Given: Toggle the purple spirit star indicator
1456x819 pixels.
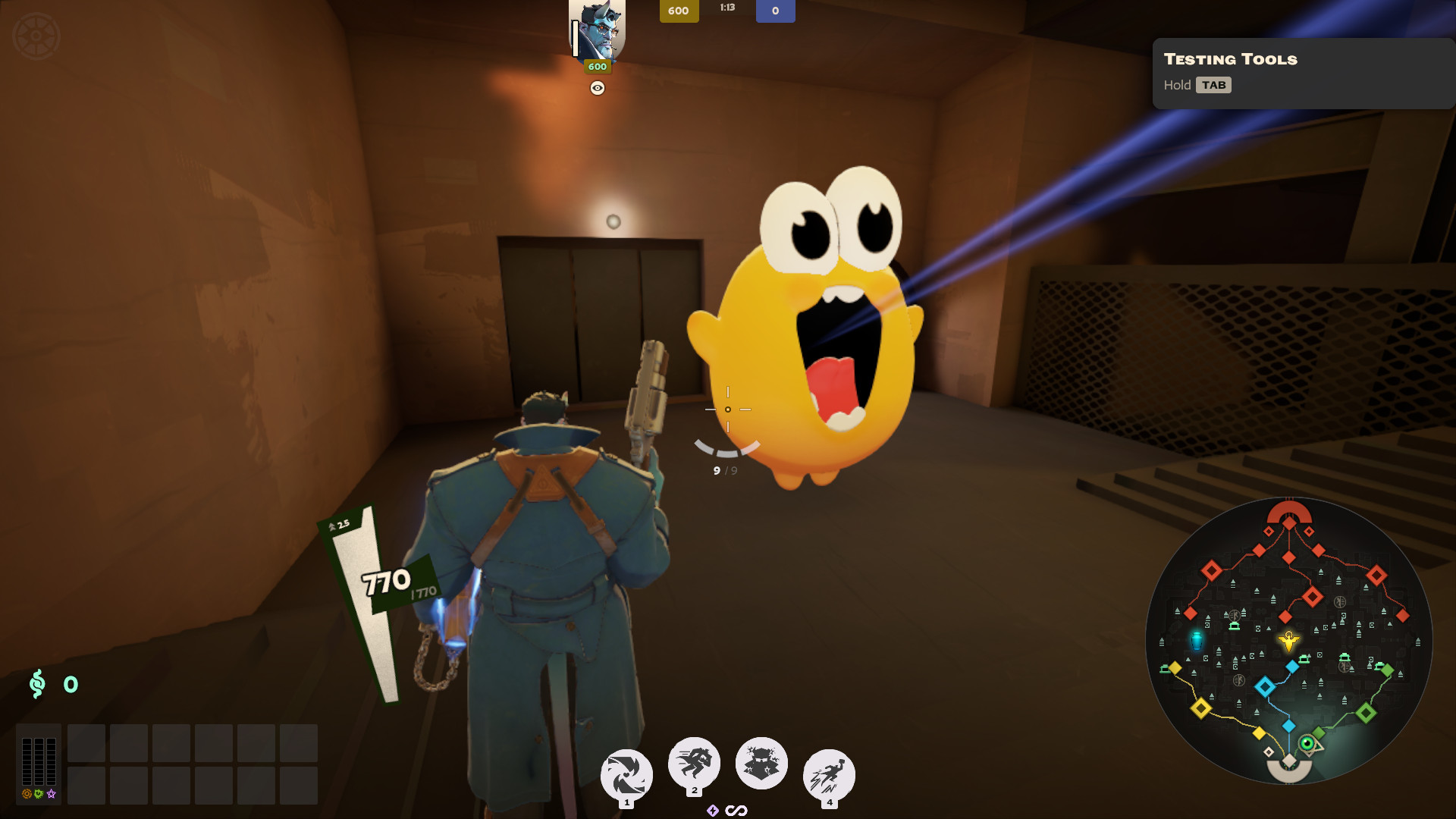Looking at the screenshot, I should [x=51, y=794].
